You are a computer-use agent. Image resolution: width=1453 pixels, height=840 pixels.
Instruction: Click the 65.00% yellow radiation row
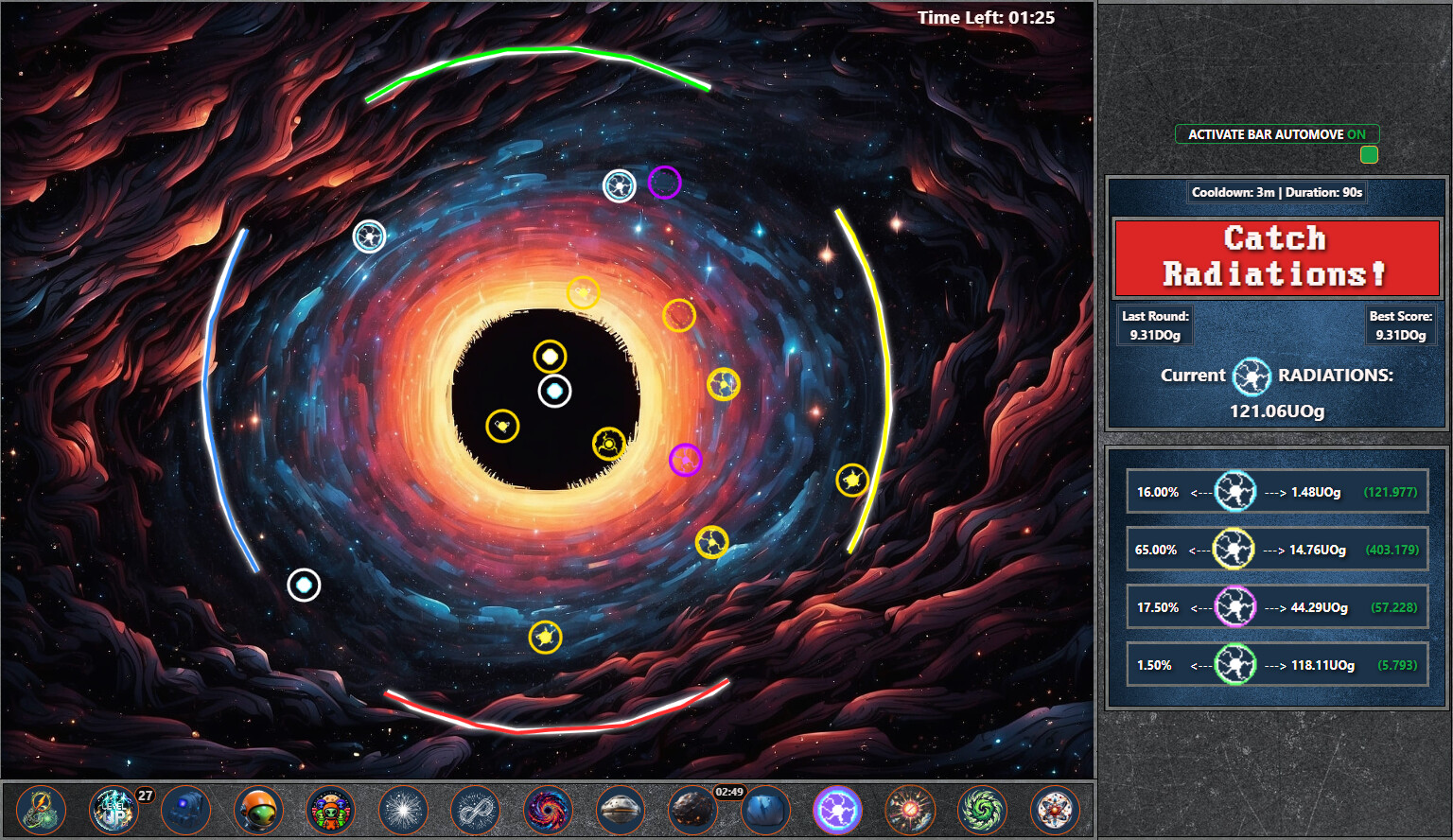tap(1276, 549)
